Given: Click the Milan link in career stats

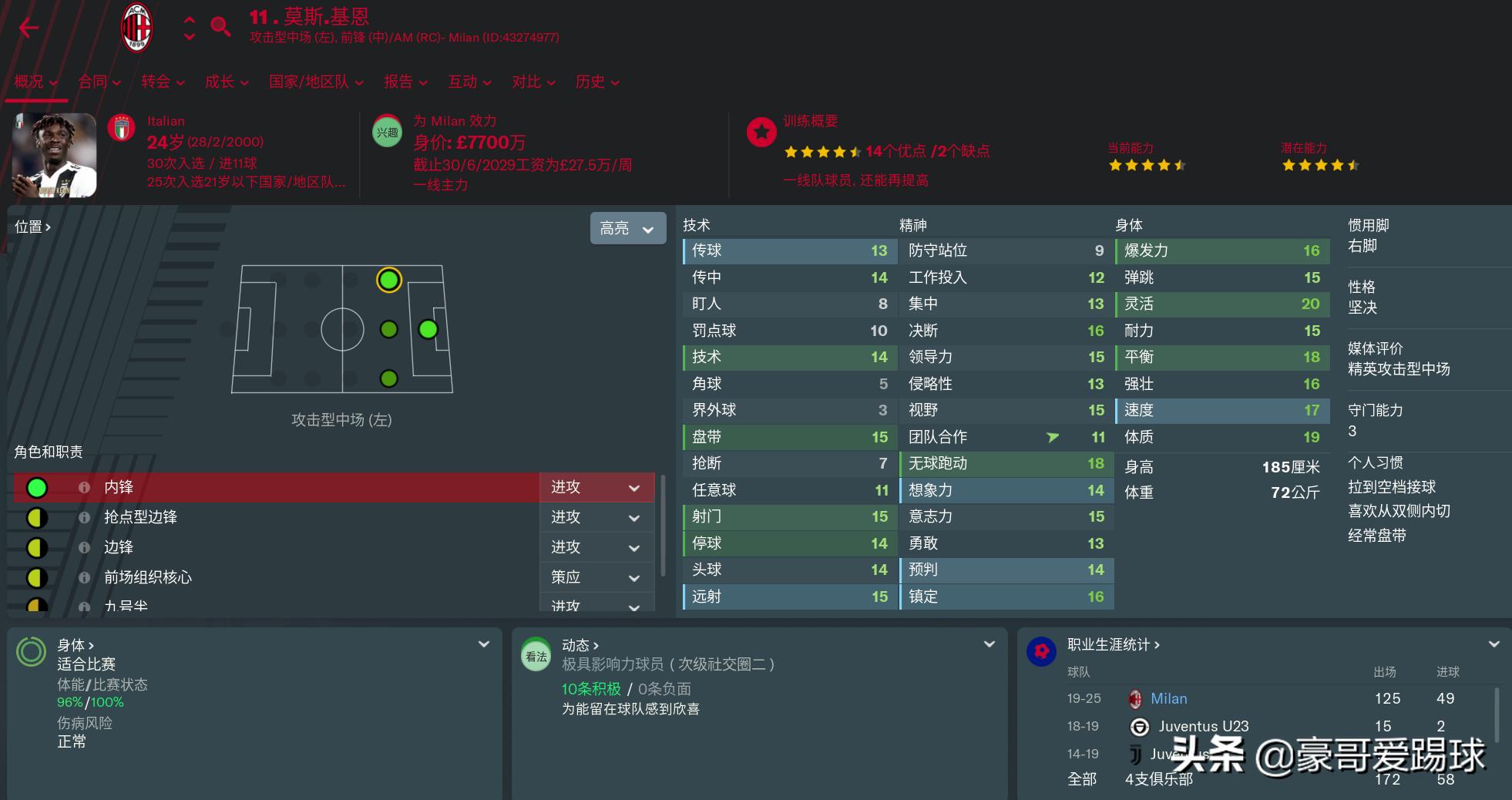Looking at the screenshot, I should (x=1169, y=698).
